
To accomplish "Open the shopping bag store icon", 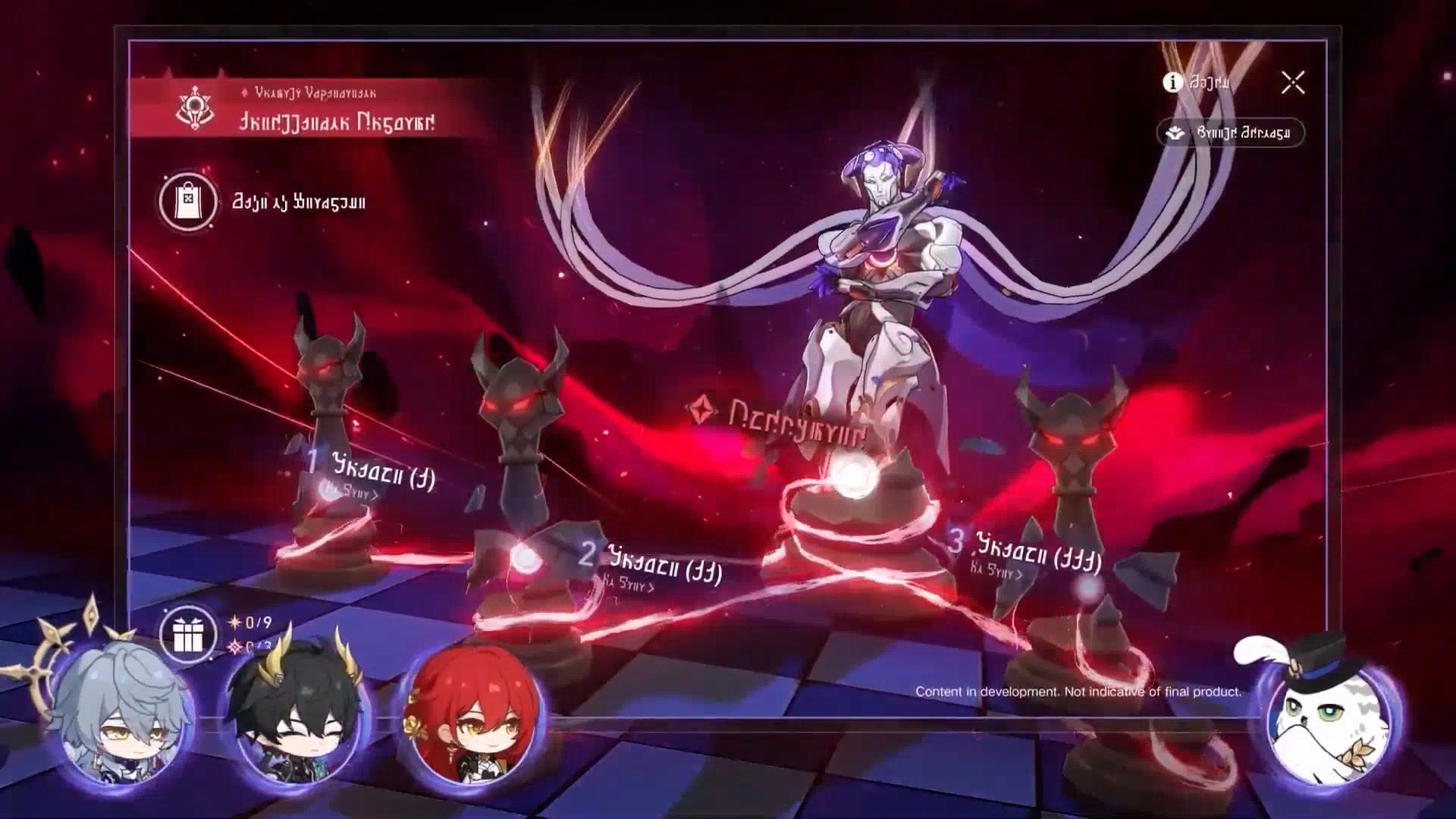I will 187,202.
